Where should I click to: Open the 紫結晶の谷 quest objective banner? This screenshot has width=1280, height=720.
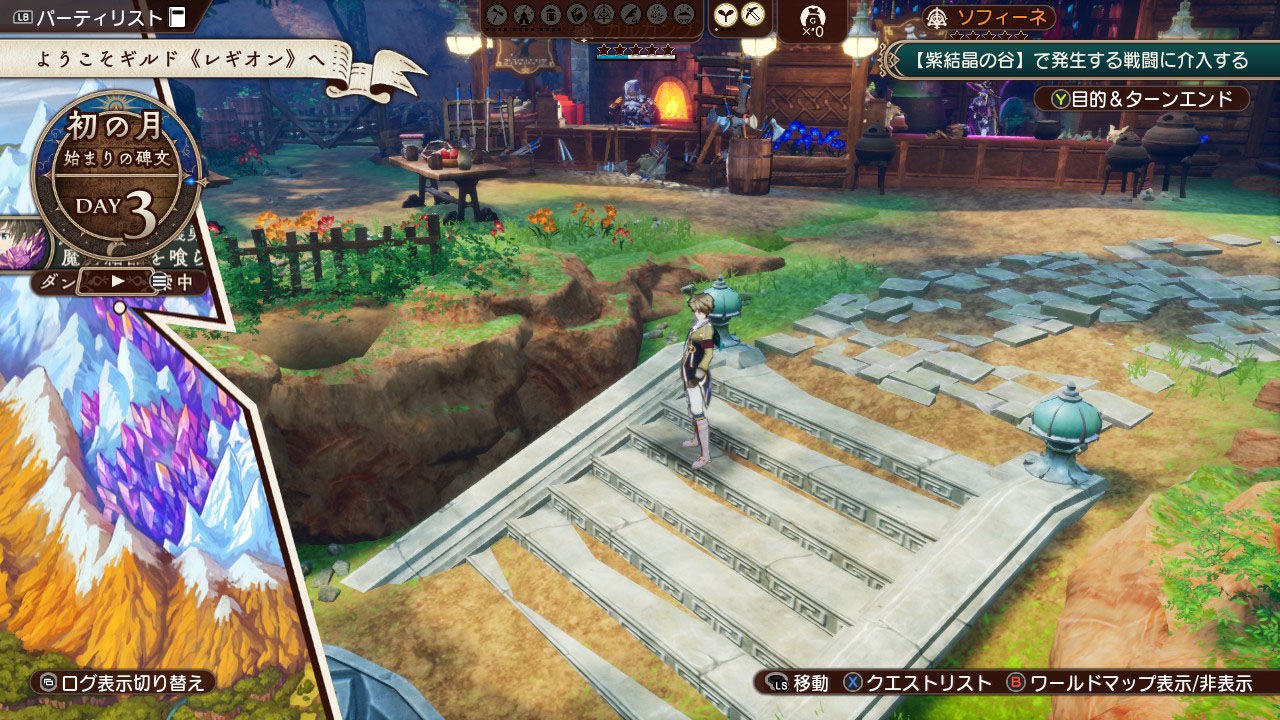click(x=1081, y=60)
